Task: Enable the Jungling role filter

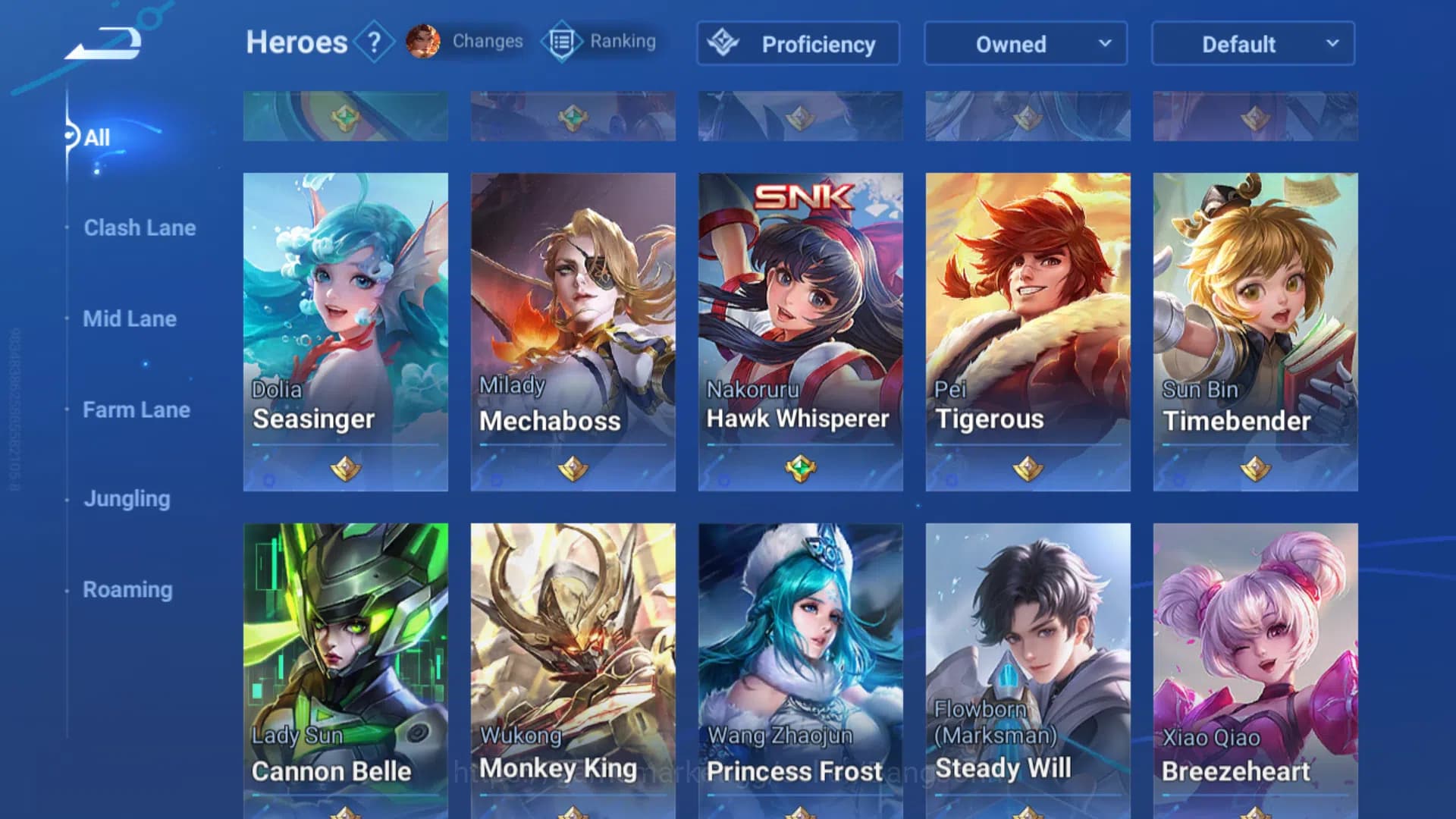Action: (x=127, y=499)
